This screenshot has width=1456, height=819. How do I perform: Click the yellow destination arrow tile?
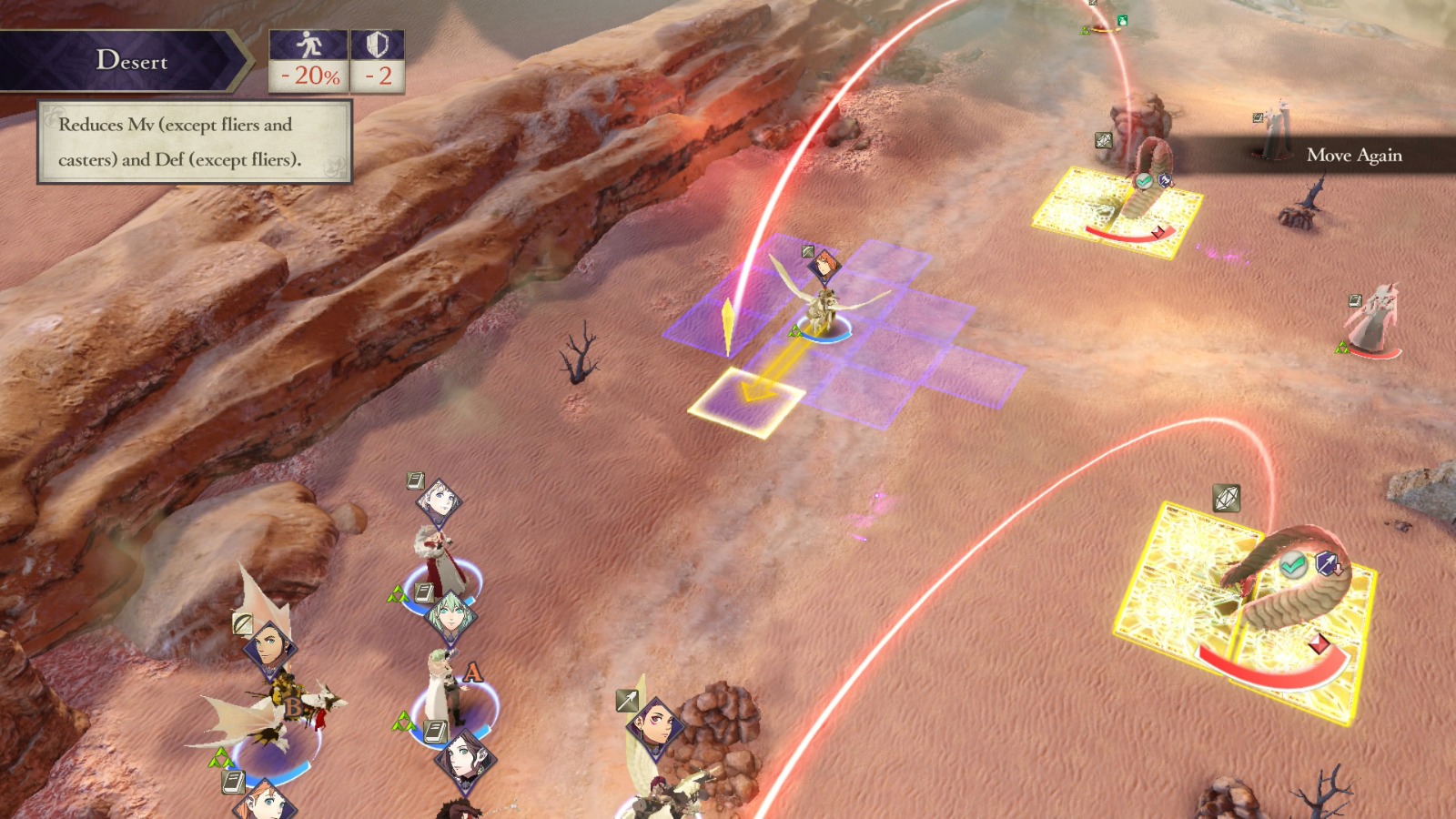click(746, 399)
